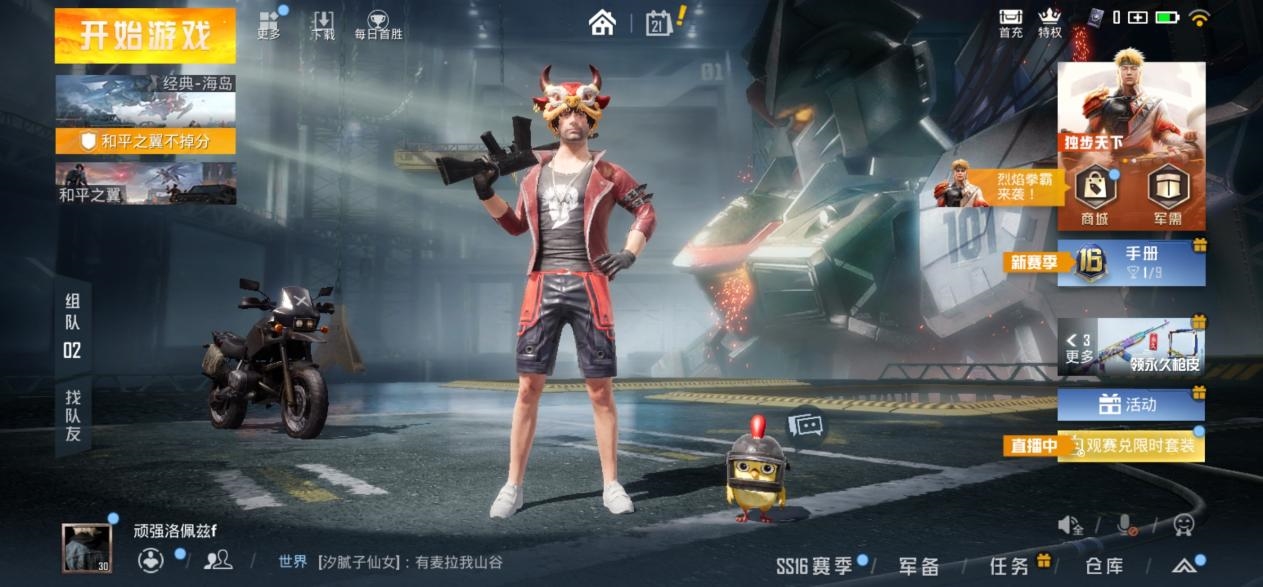This screenshot has width=1263, height=587.
Task: Go to the home house icon
Action: (x=602, y=22)
